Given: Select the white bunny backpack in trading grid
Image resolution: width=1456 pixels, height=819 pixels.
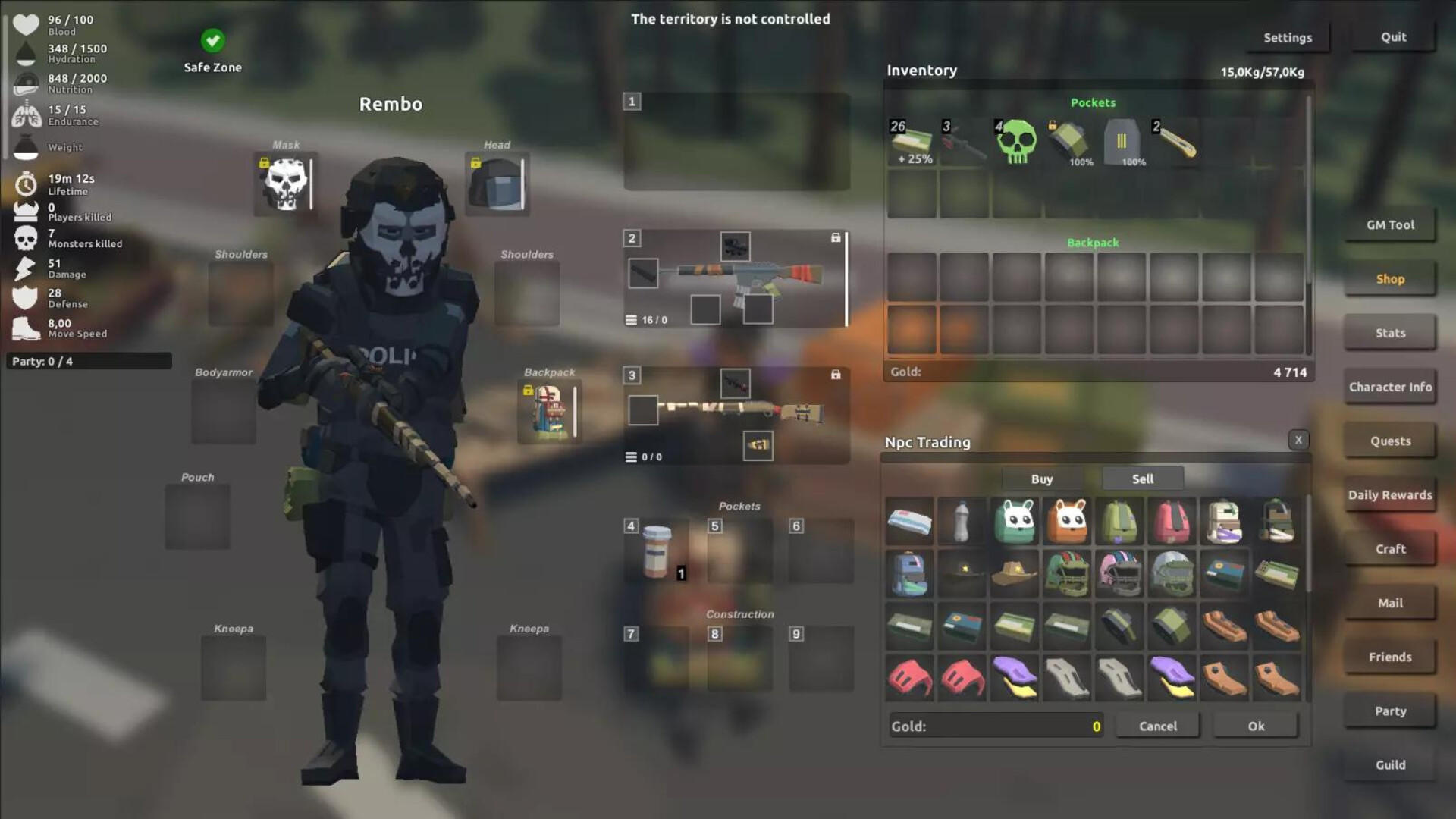Looking at the screenshot, I should coord(1015,522).
